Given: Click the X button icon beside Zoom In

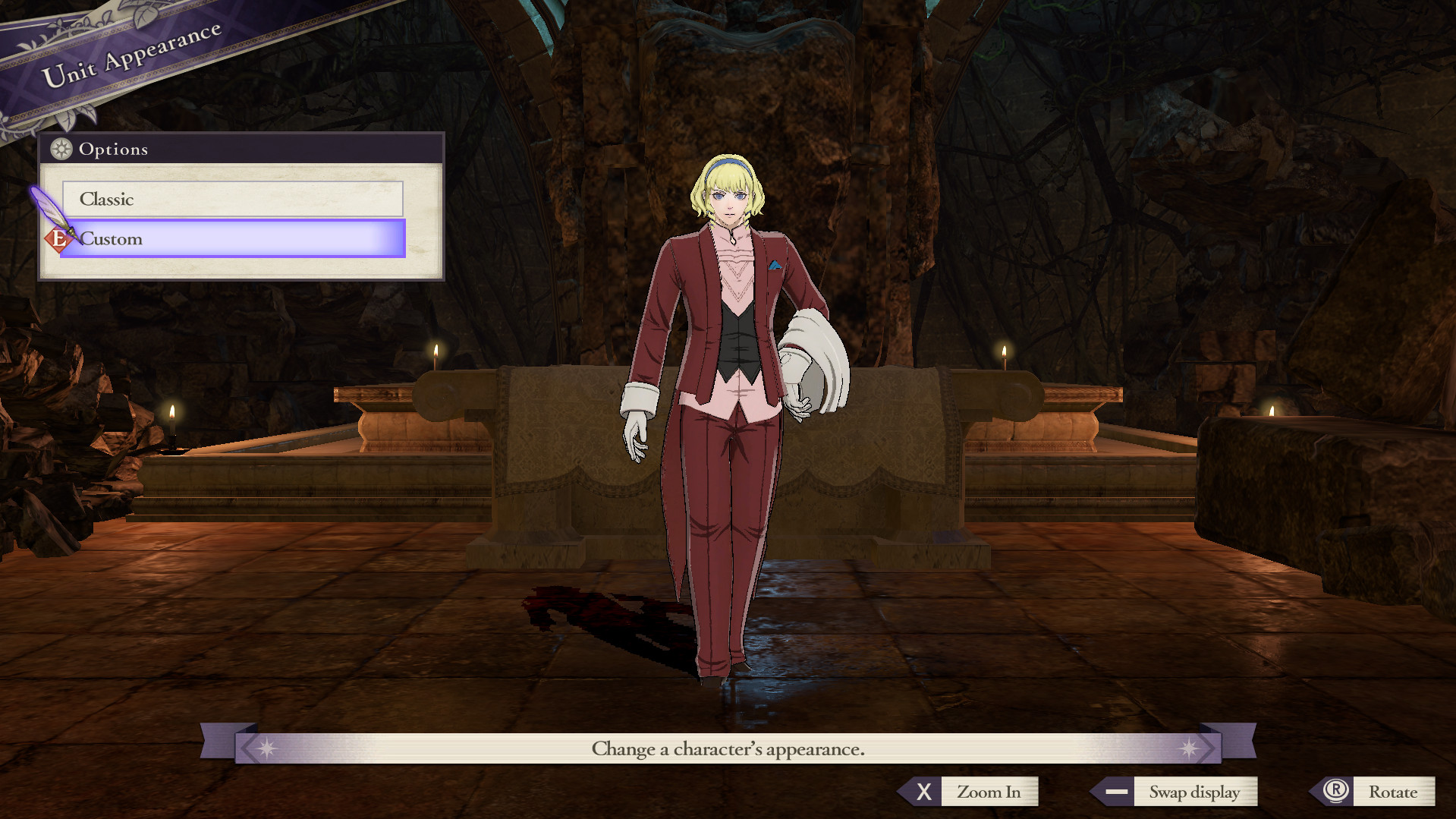Looking at the screenshot, I should pyautogui.click(x=924, y=792).
